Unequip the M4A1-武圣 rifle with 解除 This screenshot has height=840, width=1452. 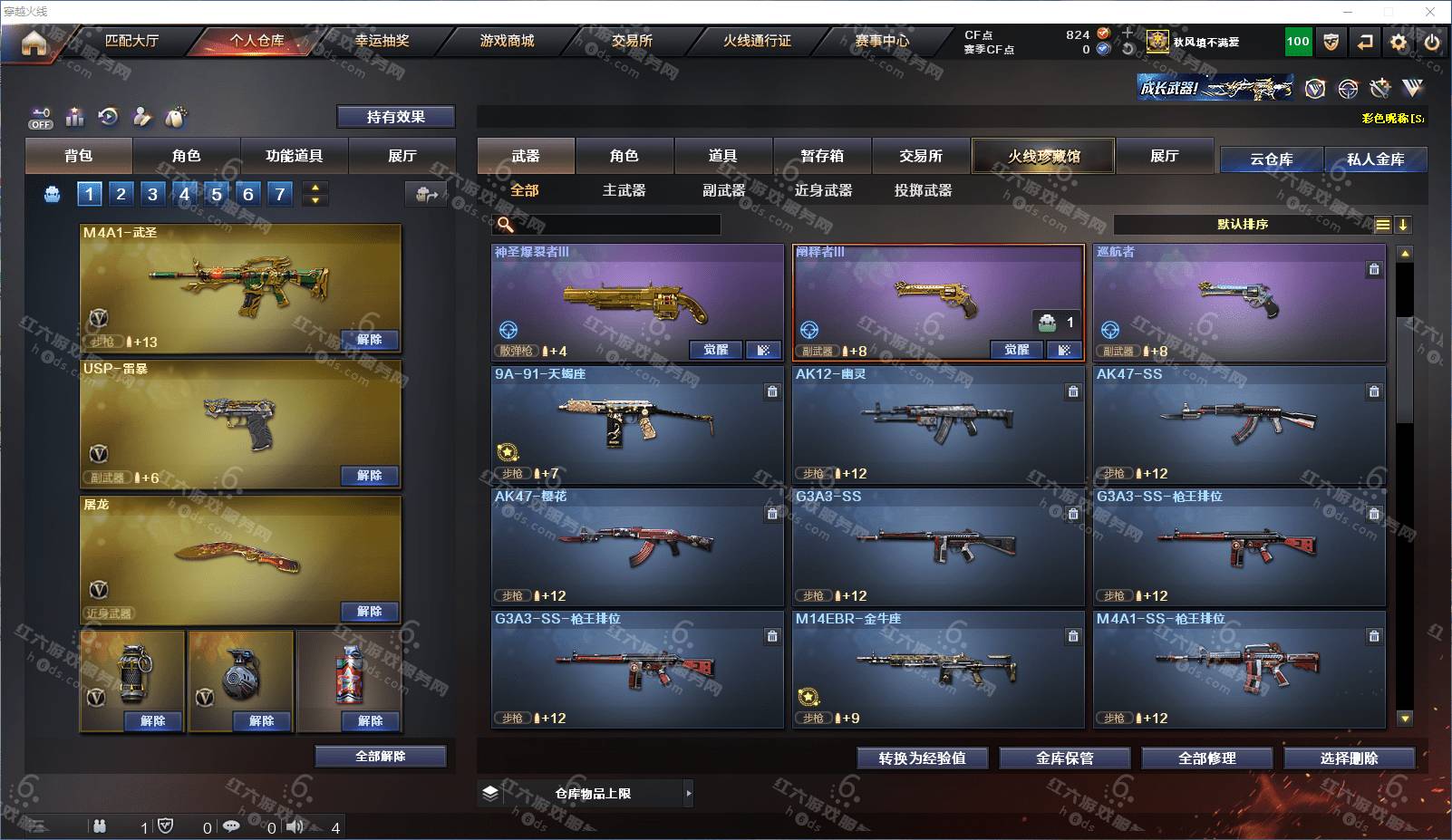click(x=369, y=339)
